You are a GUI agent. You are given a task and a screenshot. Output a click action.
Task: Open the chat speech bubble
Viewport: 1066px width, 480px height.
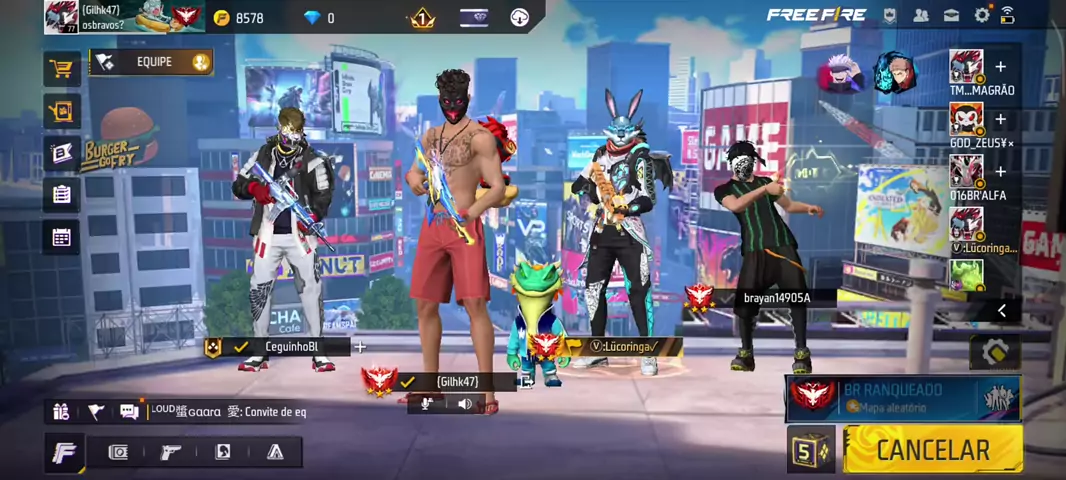(129, 411)
